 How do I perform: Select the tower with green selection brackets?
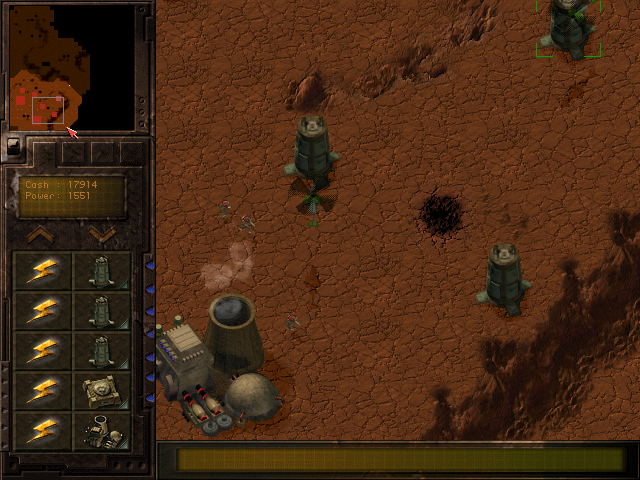[x=570, y=28]
